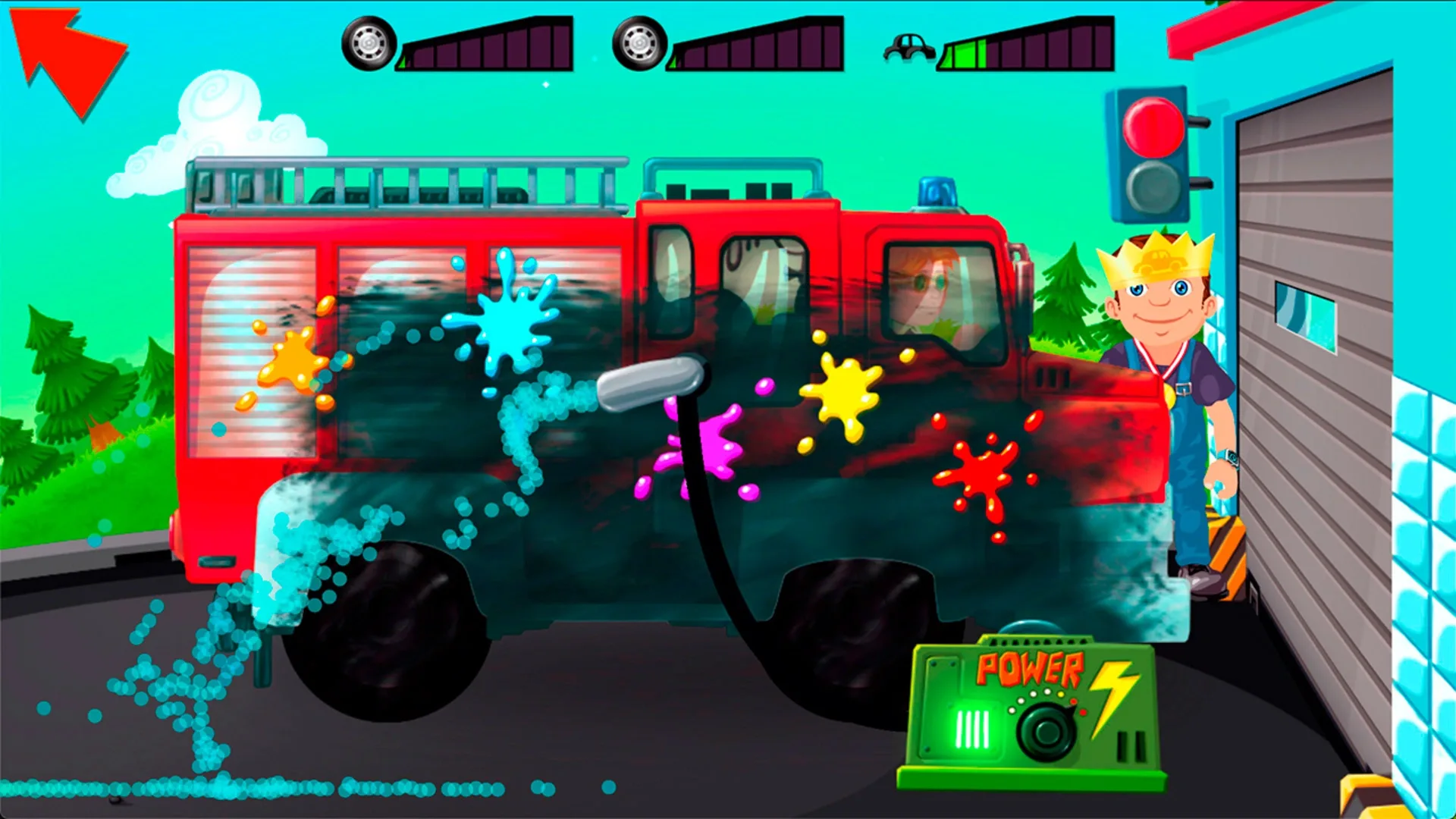
Task: Pull down the roof ladder rack
Action: click(402, 182)
